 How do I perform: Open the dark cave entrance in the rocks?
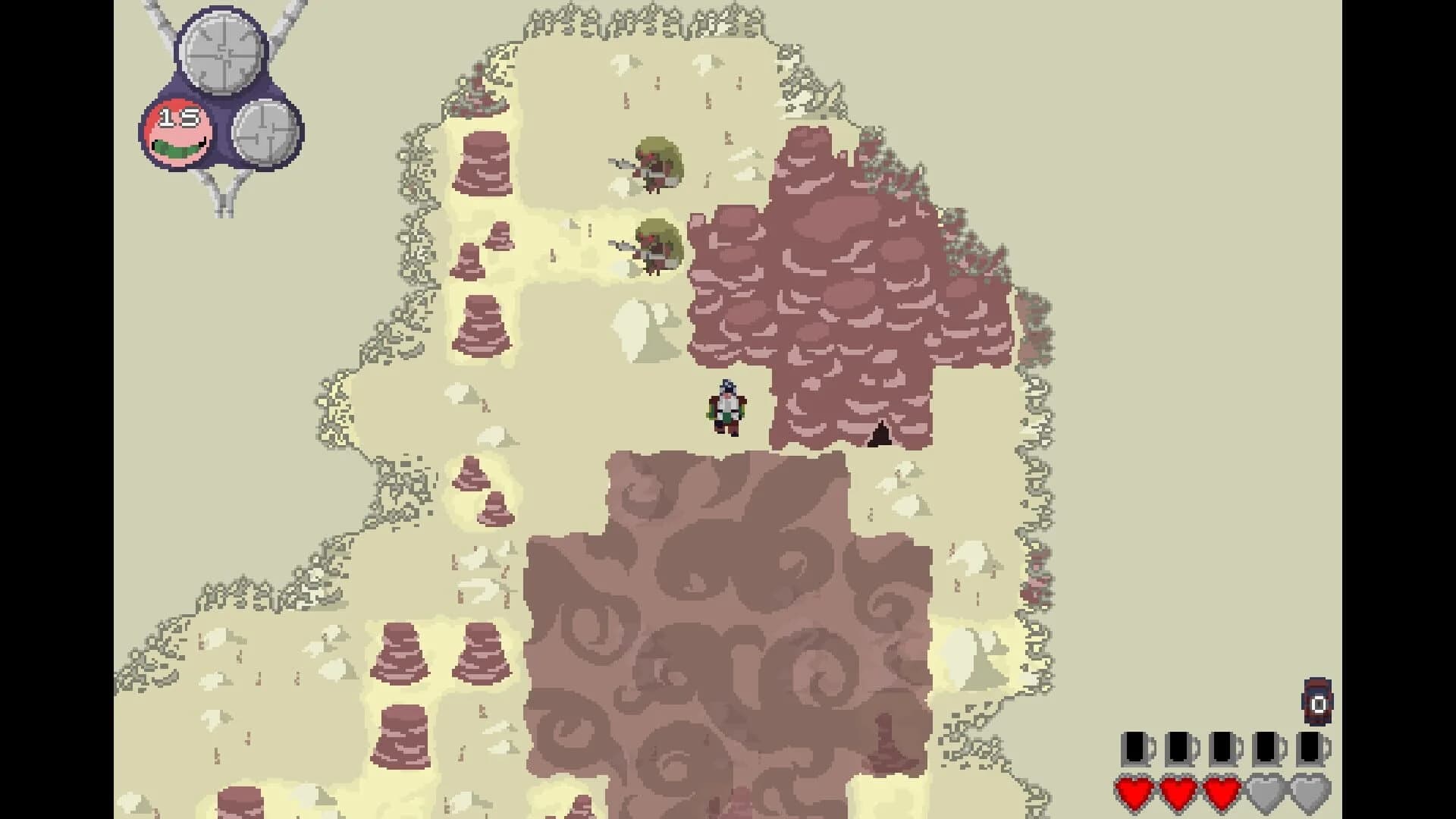(x=880, y=435)
